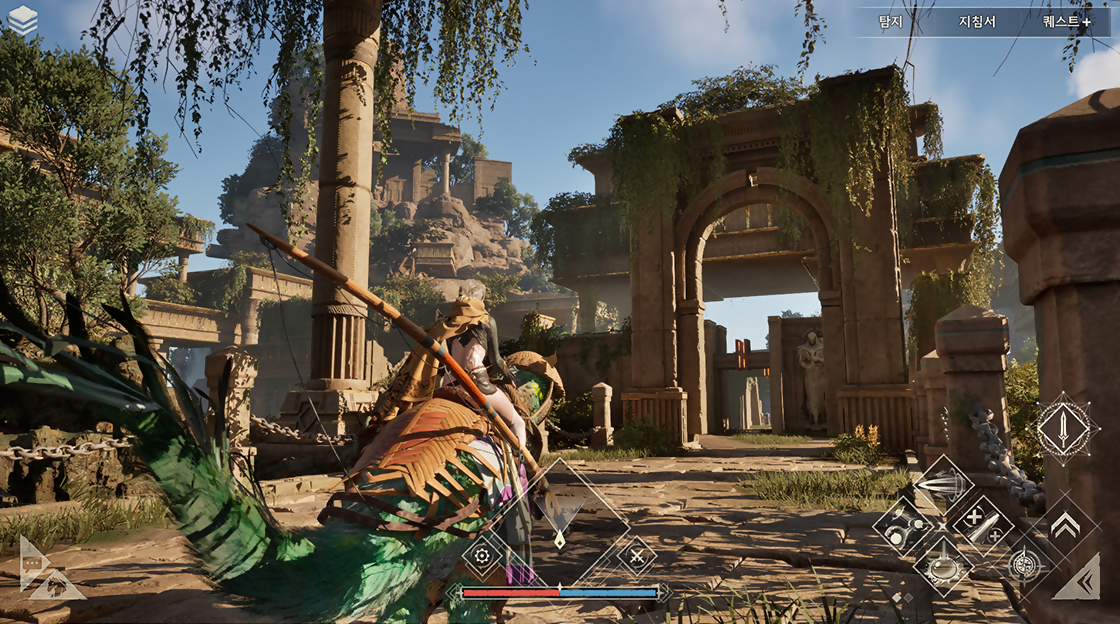Toggle the crossed swords diamond icon
This screenshot has width=1120, height=624.
[x=636, y=556]
